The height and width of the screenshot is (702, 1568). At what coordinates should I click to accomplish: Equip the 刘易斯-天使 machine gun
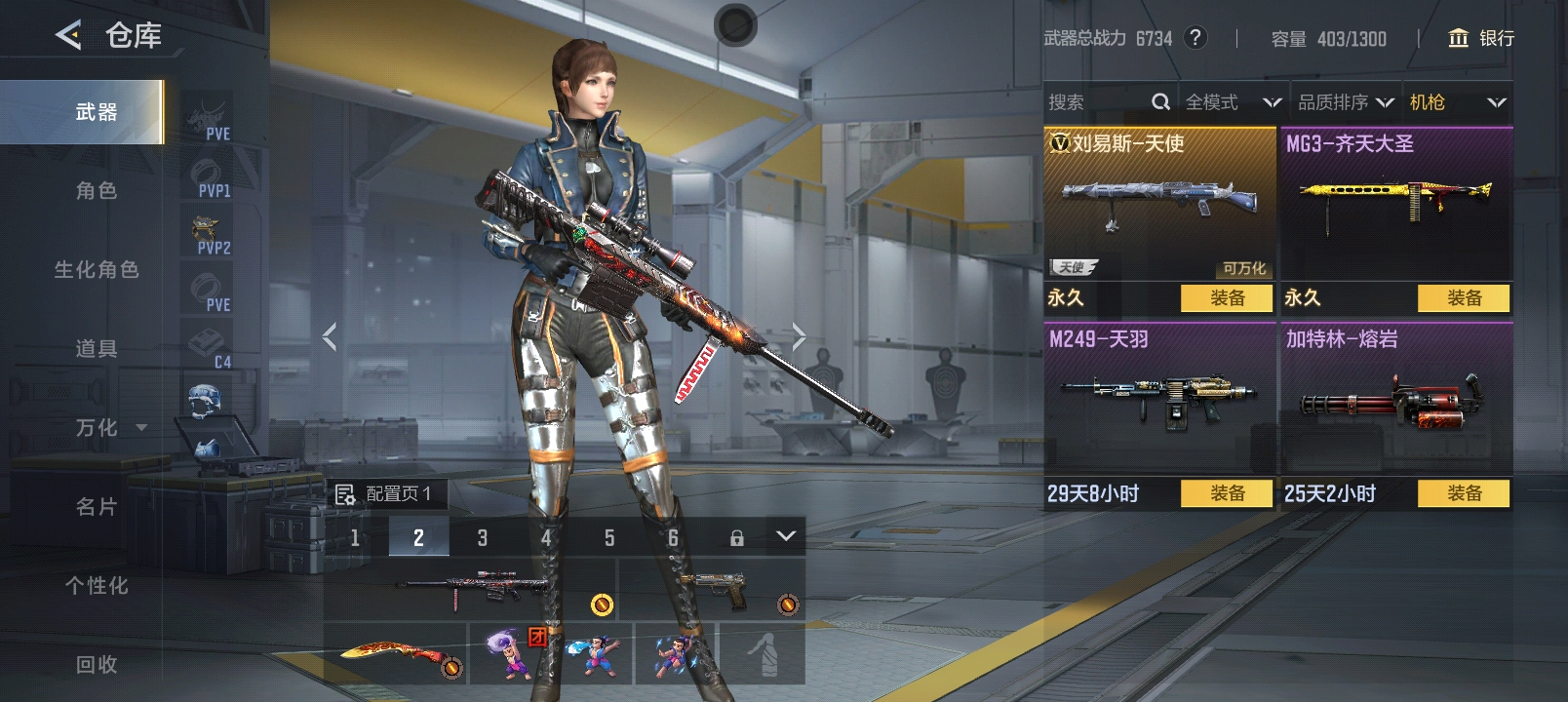pos(1227,298)
